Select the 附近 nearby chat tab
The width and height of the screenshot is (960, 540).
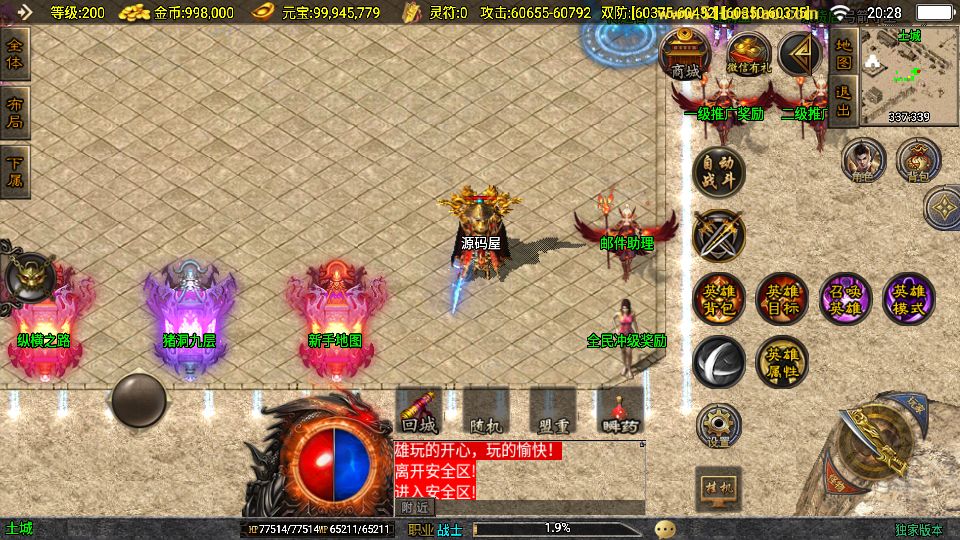pyautogui.click(x=414, y=507)
